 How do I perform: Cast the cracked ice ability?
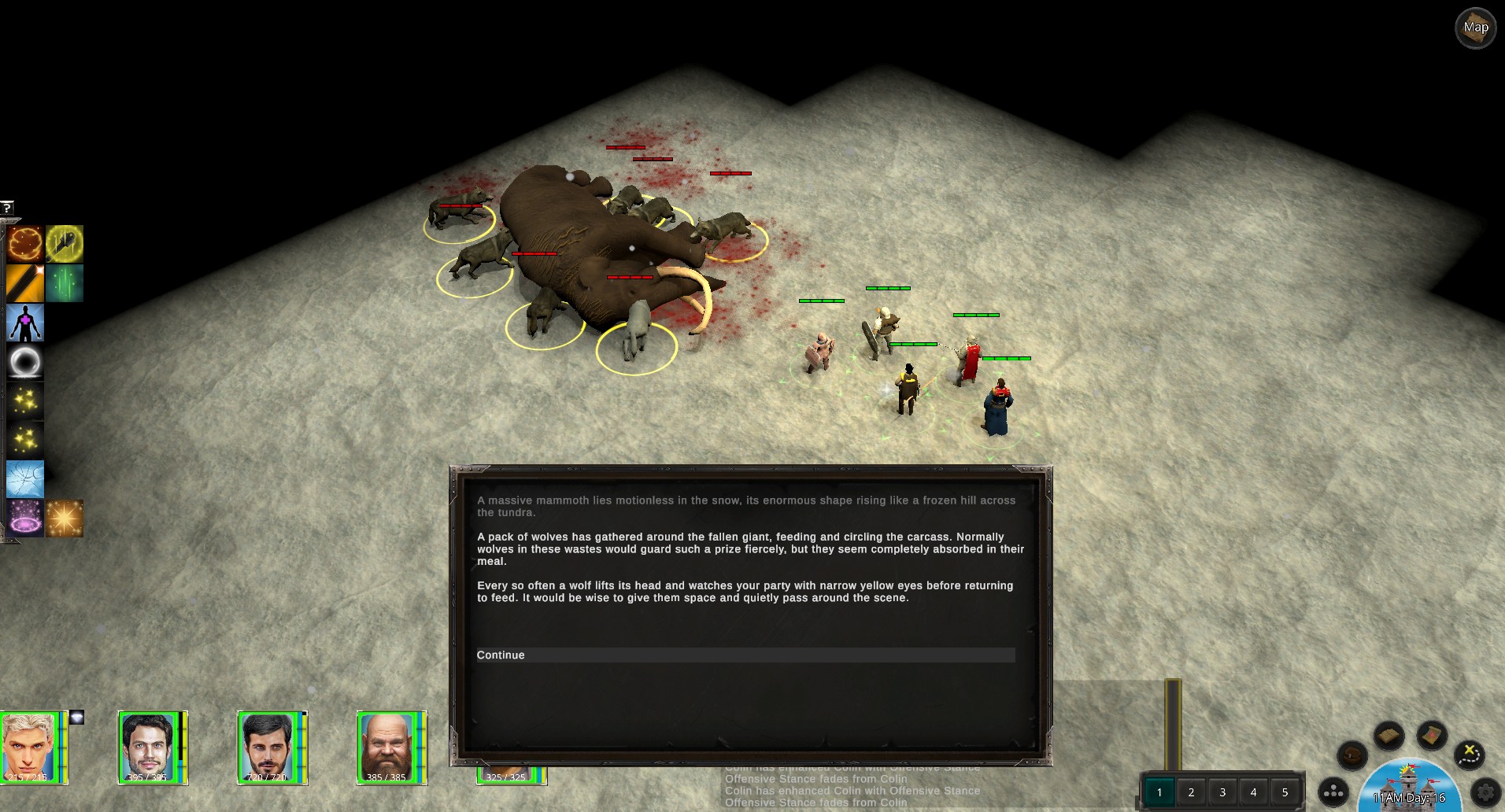[x=25, y=479]
